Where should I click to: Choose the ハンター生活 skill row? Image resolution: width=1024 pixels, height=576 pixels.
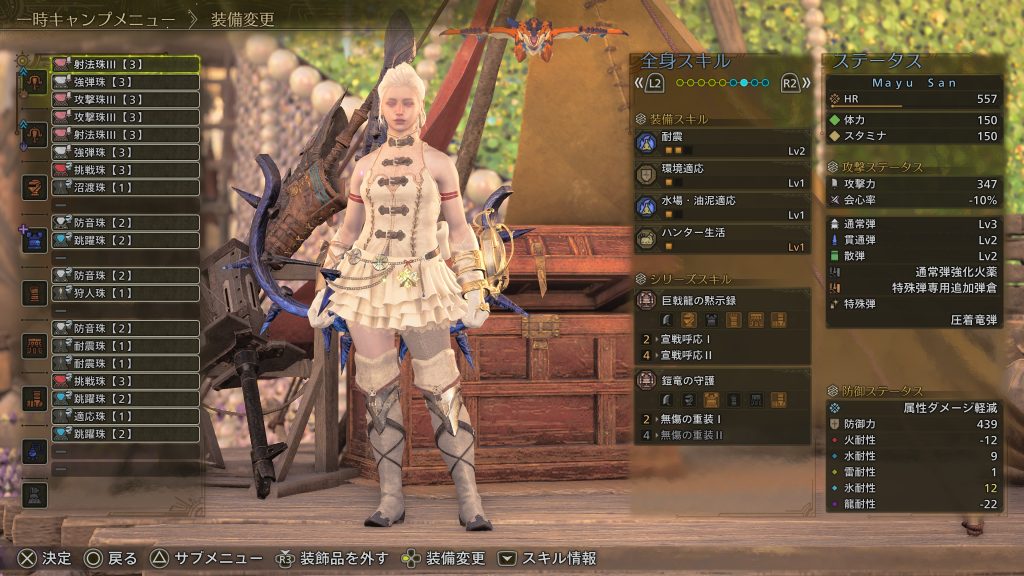[x=722, y=239]
